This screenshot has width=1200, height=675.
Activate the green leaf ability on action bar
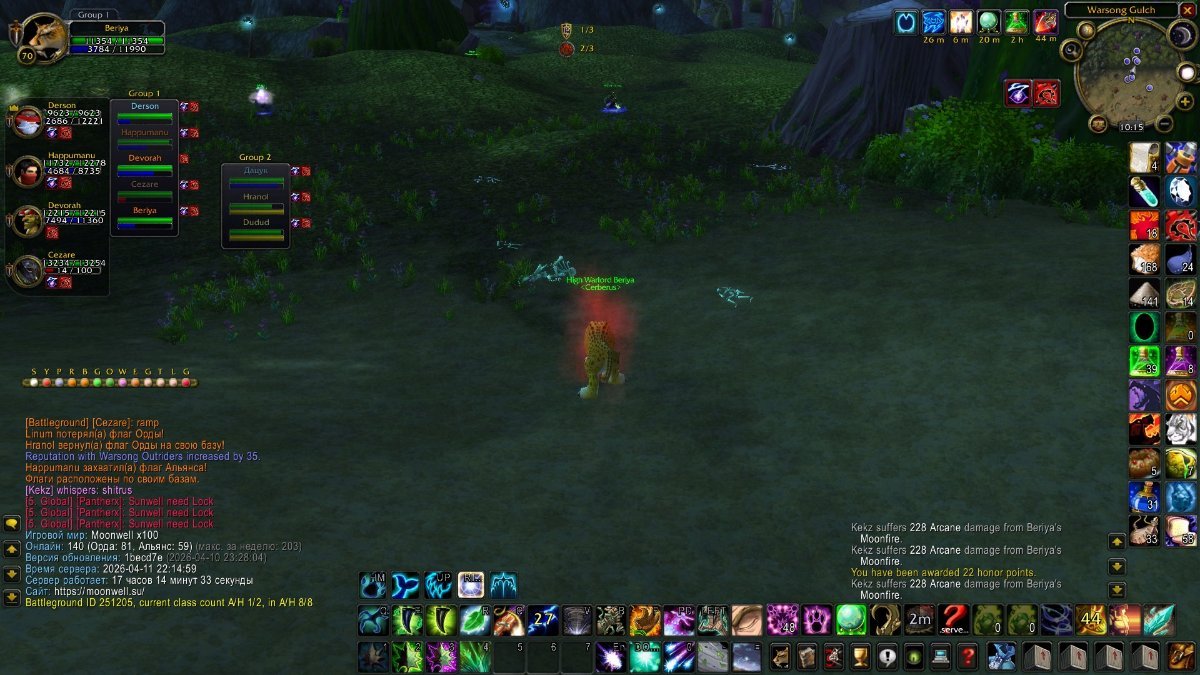click(x=474, y=620)
